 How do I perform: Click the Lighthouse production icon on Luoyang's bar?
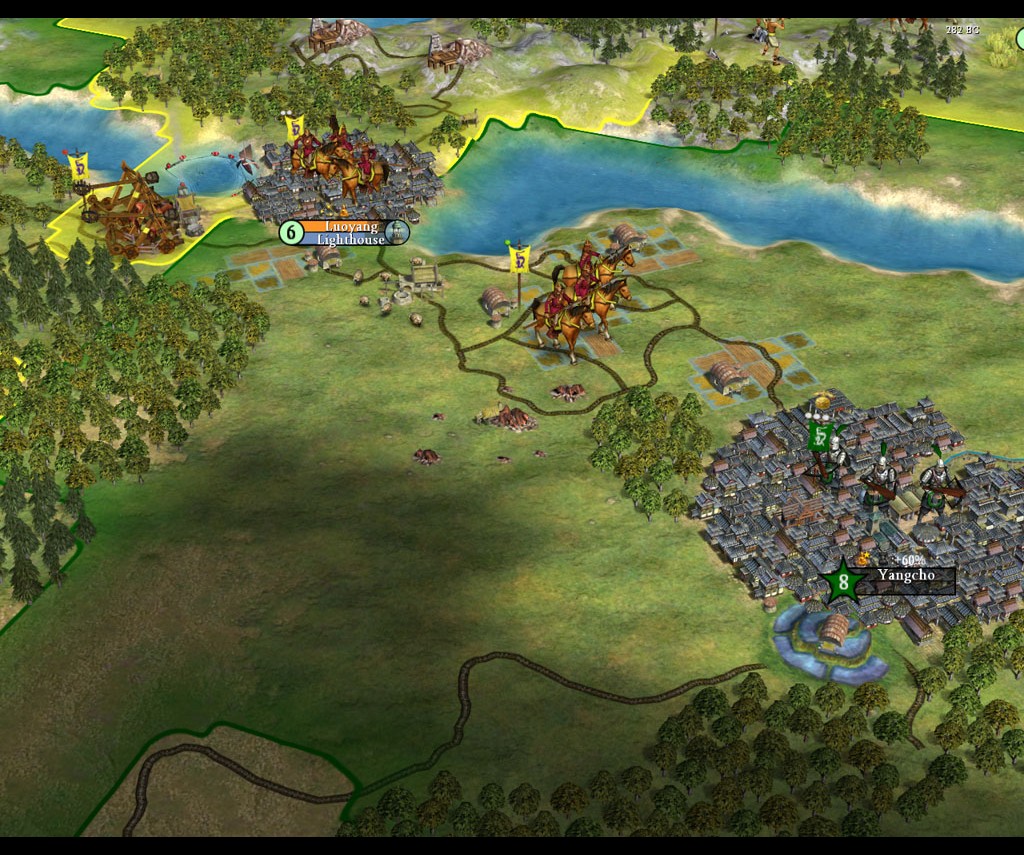(x=397, y=232)
